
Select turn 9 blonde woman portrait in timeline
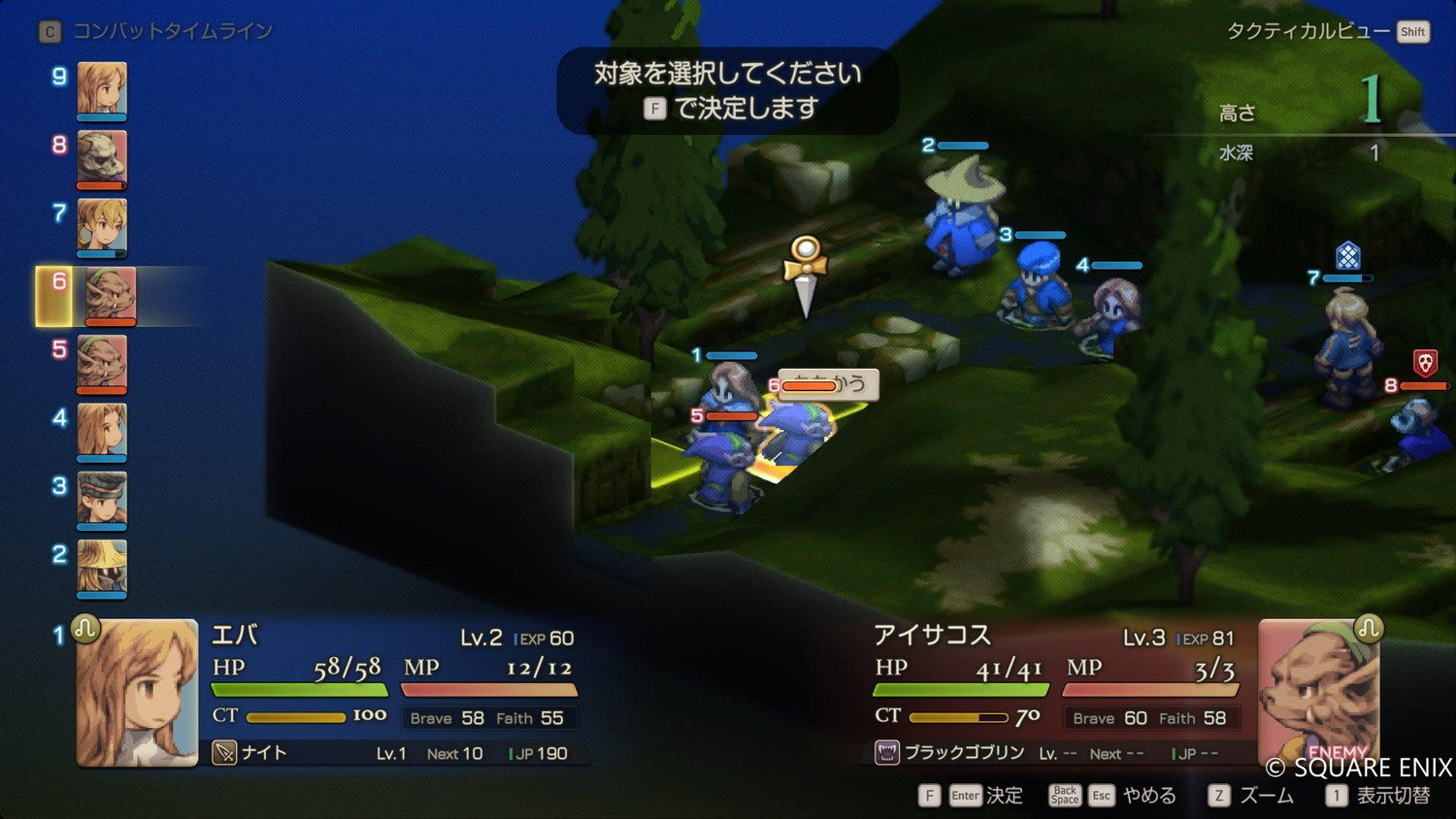102,89
